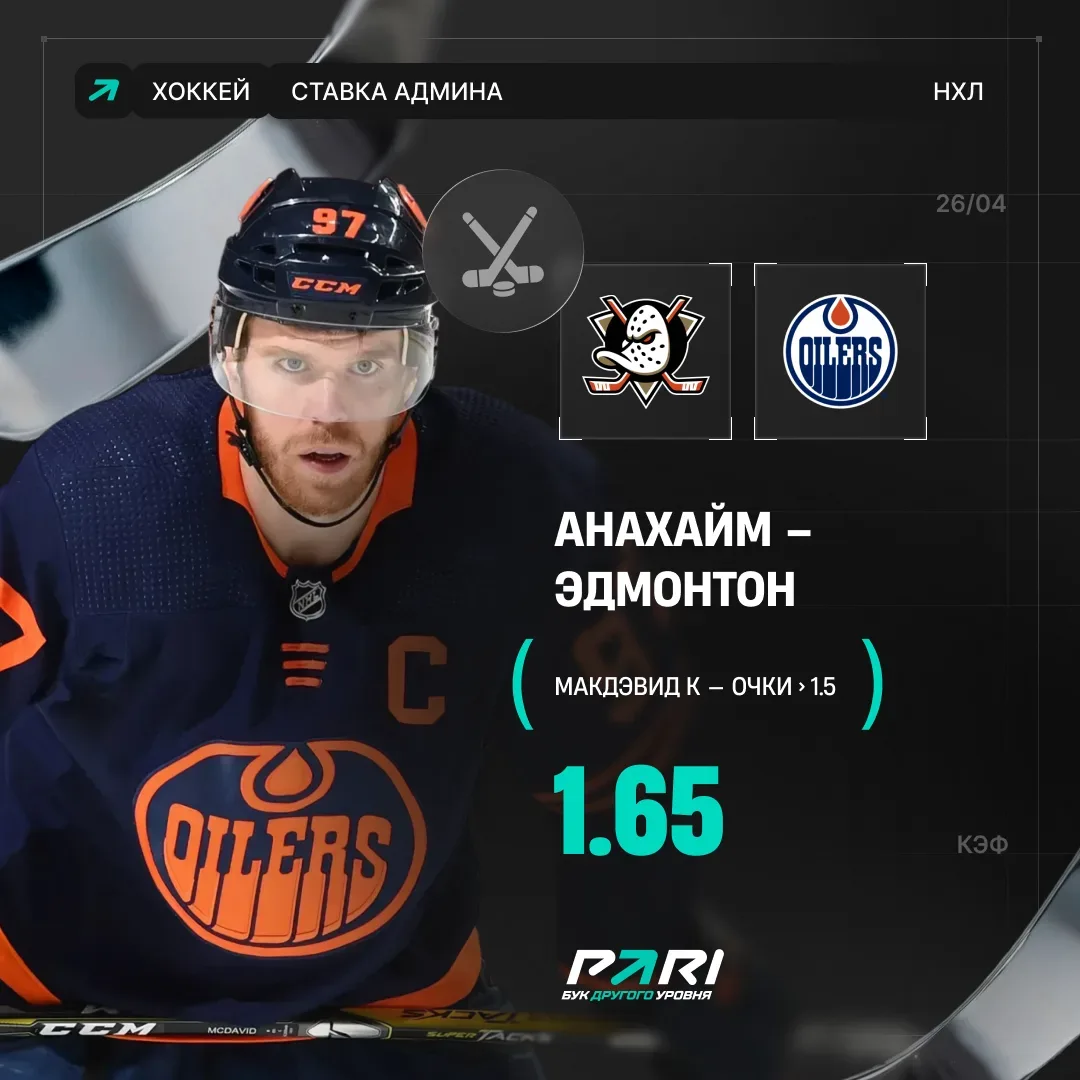Choose the НХЛ league label

(x=957, y=92)
